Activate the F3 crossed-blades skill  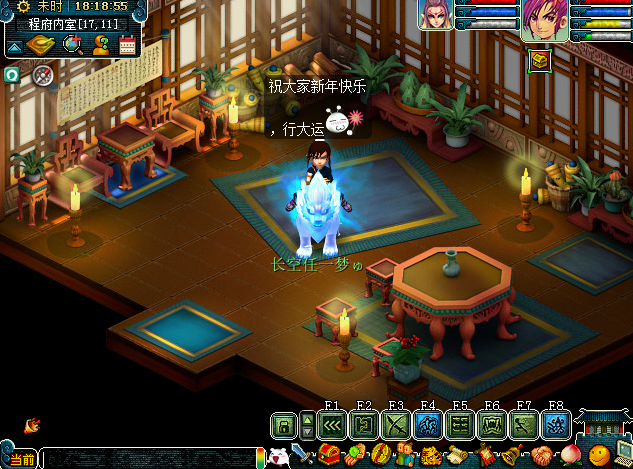396,426
